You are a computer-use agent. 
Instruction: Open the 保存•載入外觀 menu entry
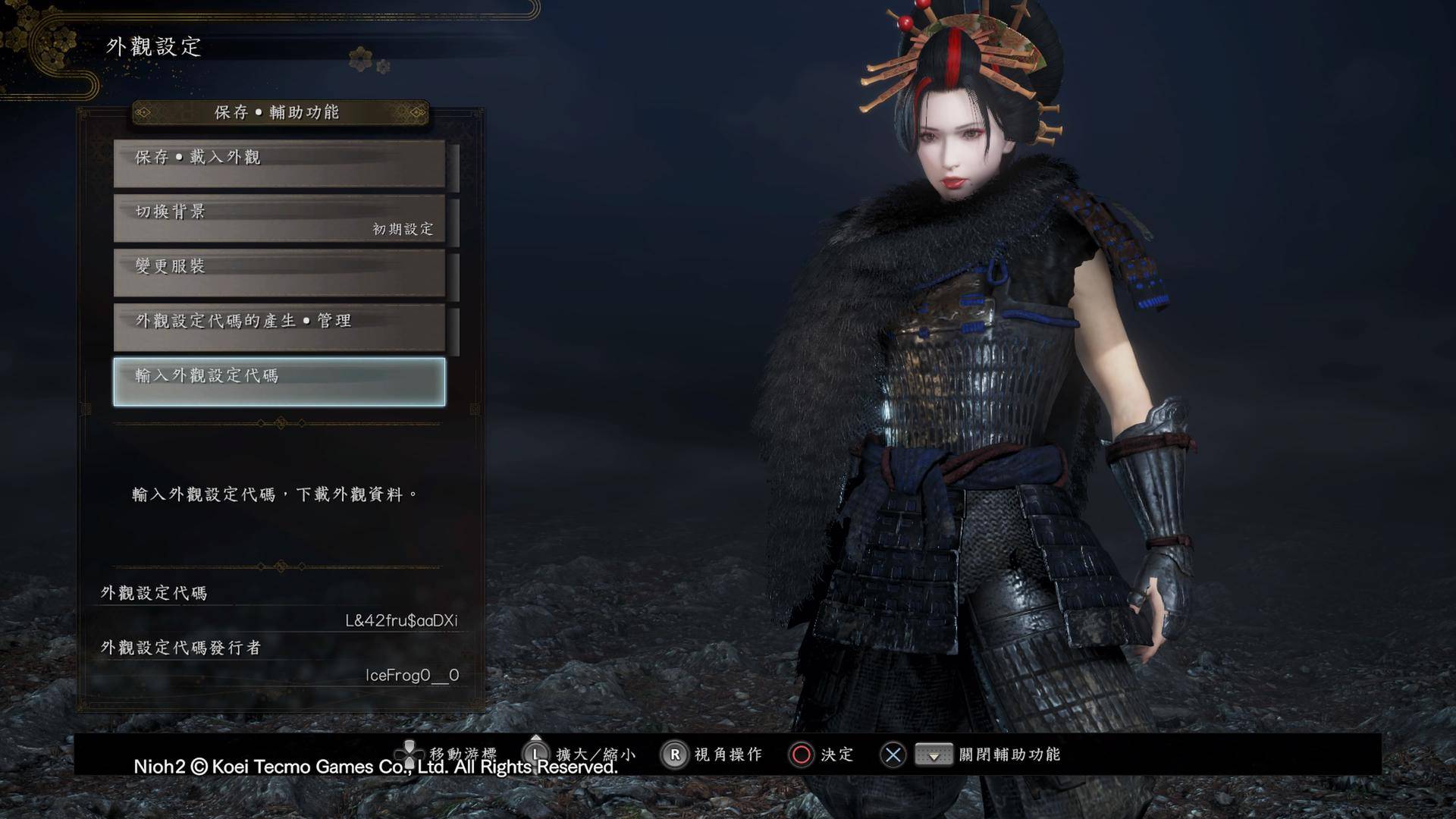pos(279,163)
